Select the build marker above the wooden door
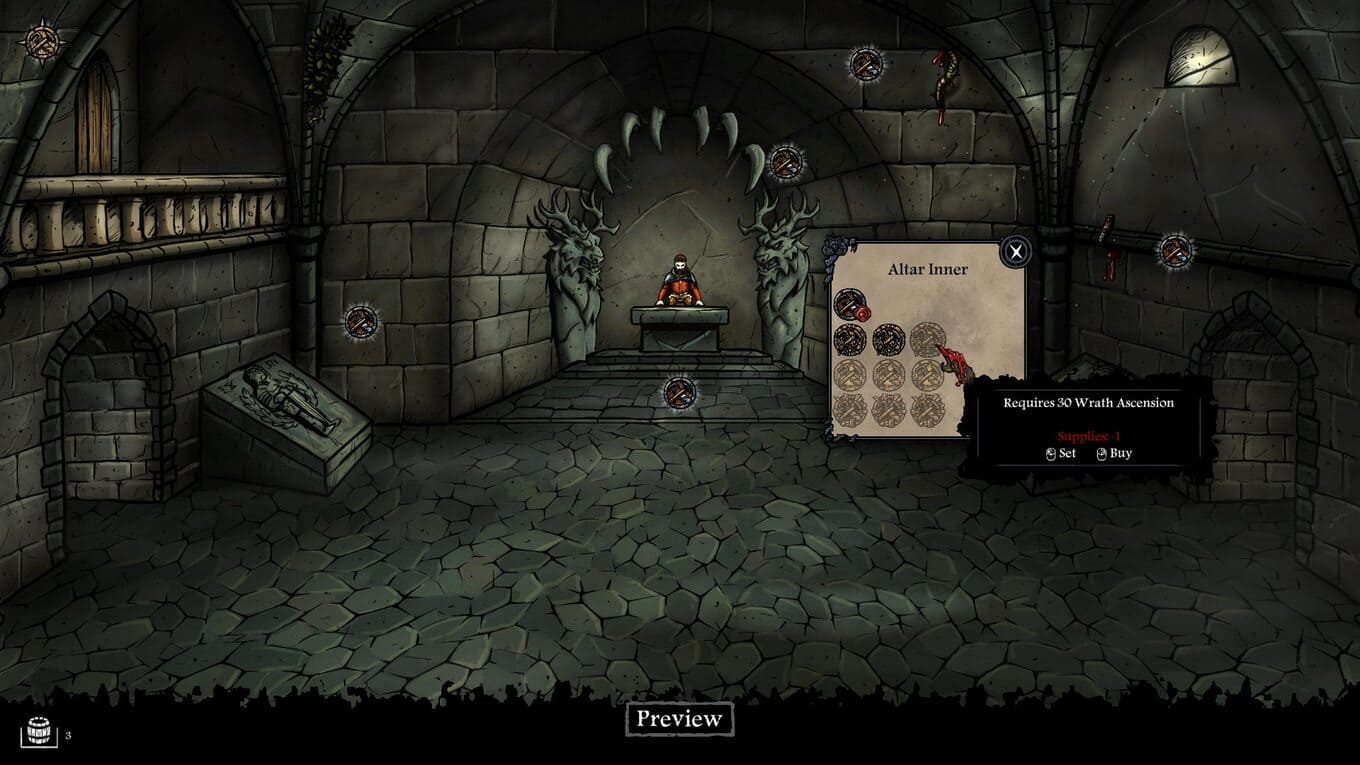Image resolution: width=1360 pixels, height=765 pixels. tap(43, 41)
